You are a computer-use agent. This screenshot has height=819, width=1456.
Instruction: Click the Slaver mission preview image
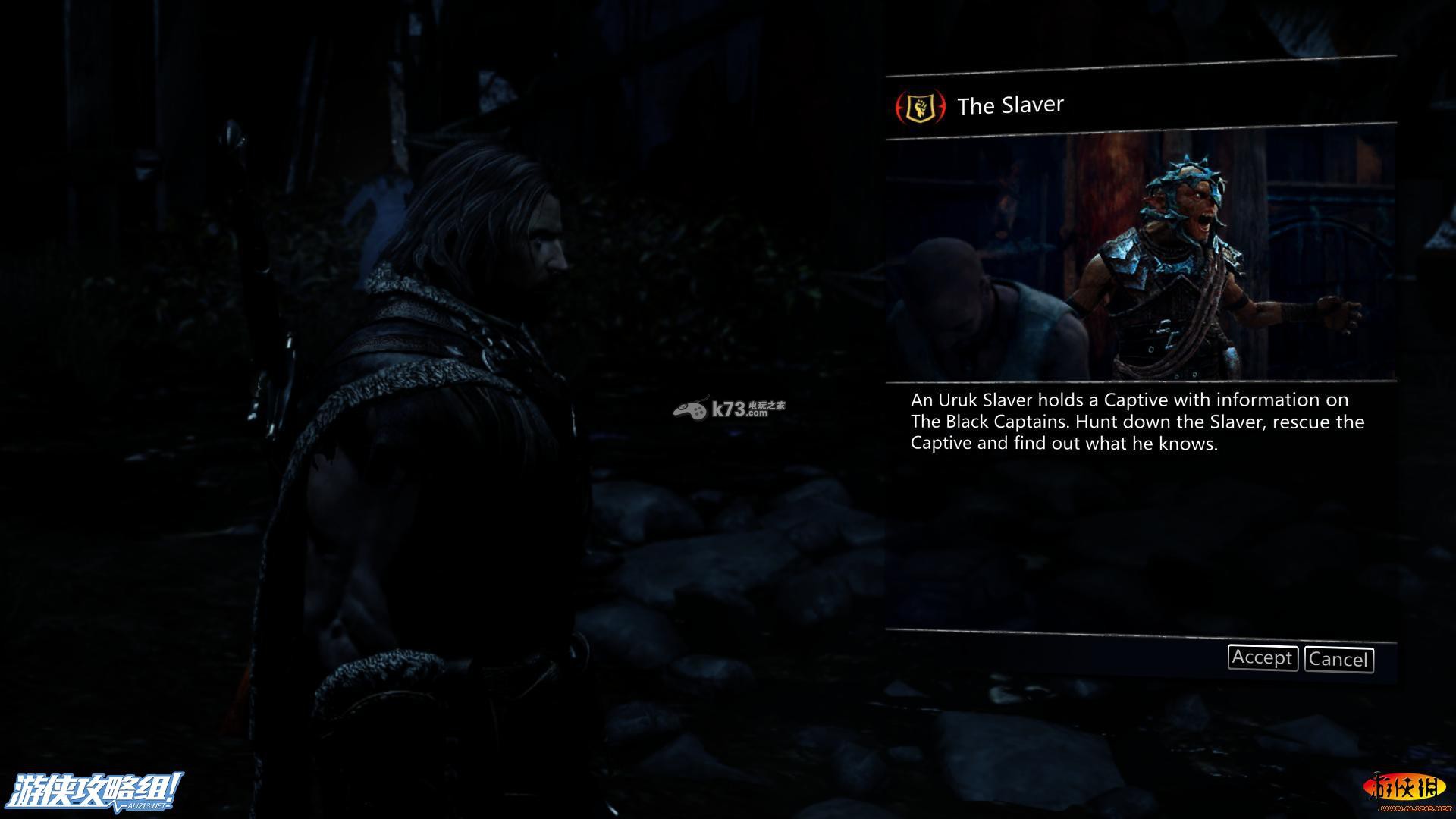pyautogui.click(x=1140, y=258)
